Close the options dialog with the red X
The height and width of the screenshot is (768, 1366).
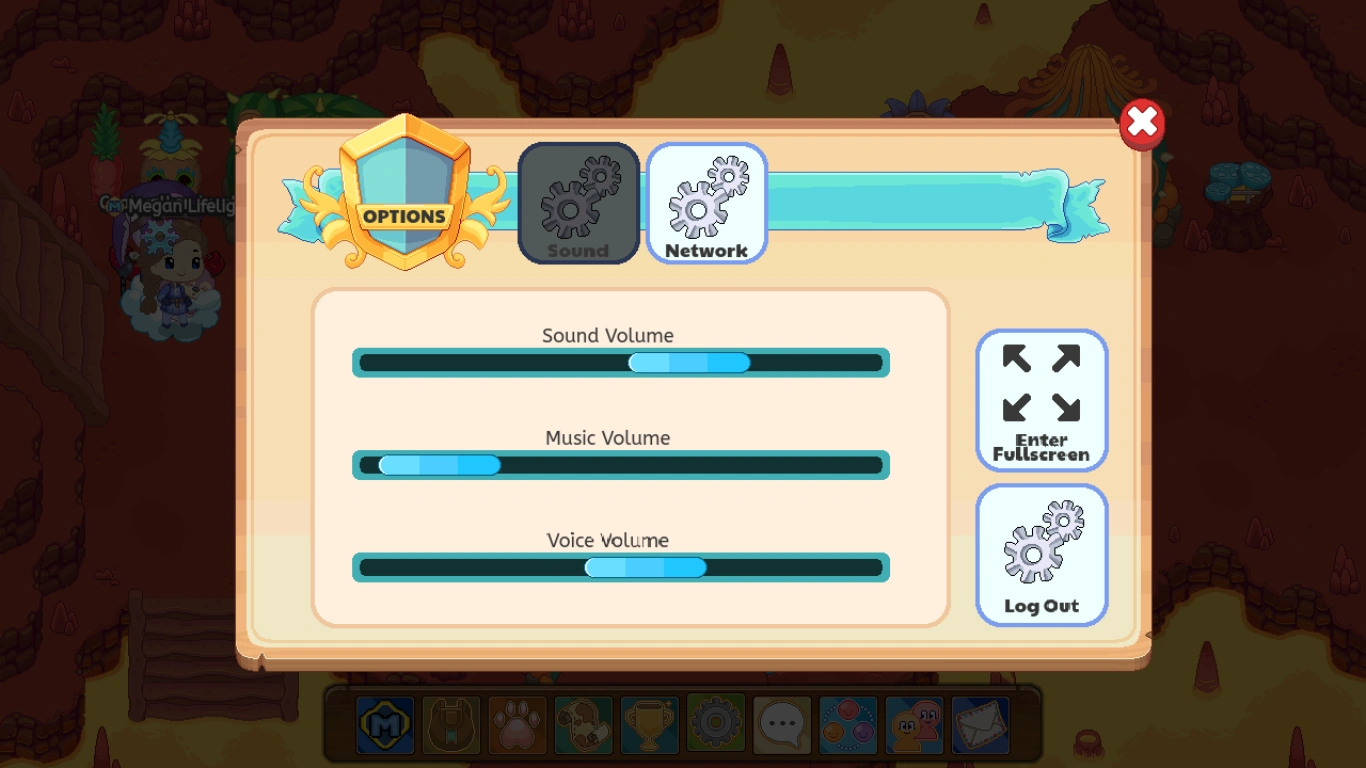pyautogui.click(x=1142, y=122)
